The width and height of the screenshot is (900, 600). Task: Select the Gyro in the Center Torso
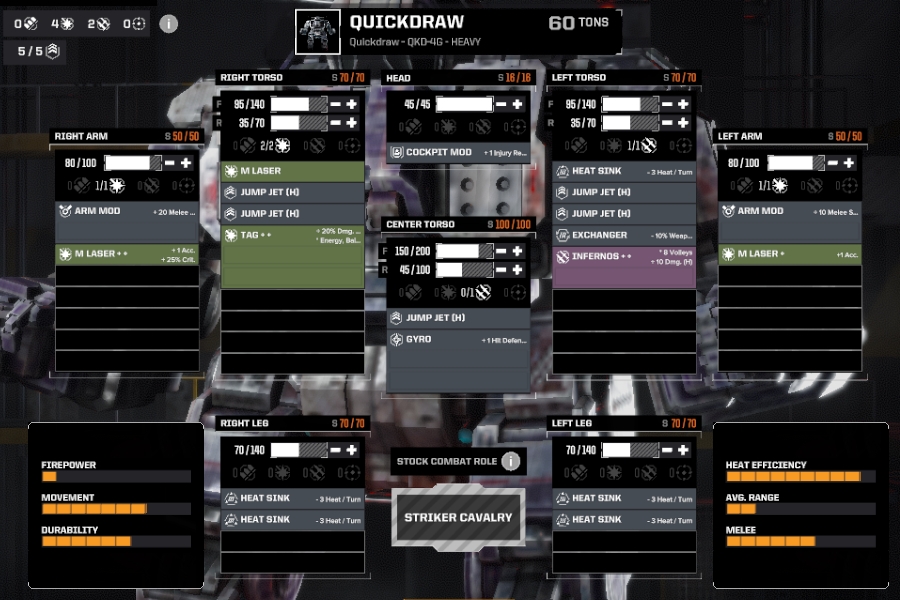pos(459,340)
